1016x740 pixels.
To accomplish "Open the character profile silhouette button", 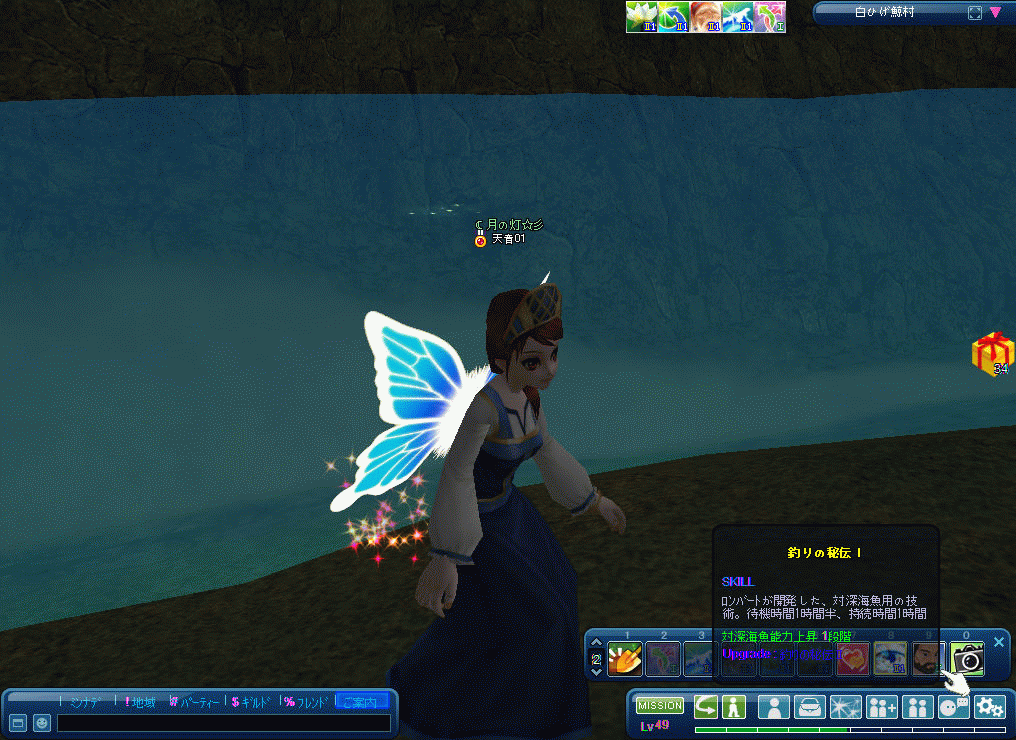I will tap(773, 707).
